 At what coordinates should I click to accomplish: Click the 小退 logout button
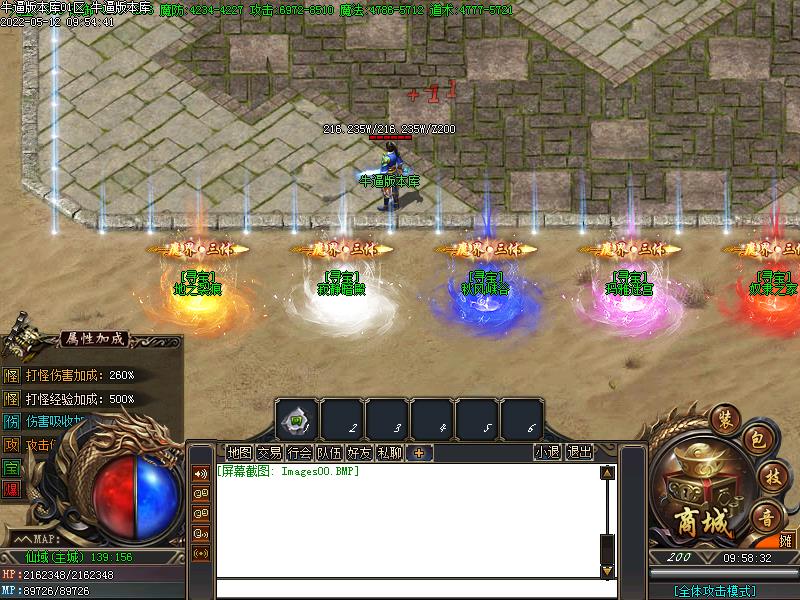click(547, 452)
